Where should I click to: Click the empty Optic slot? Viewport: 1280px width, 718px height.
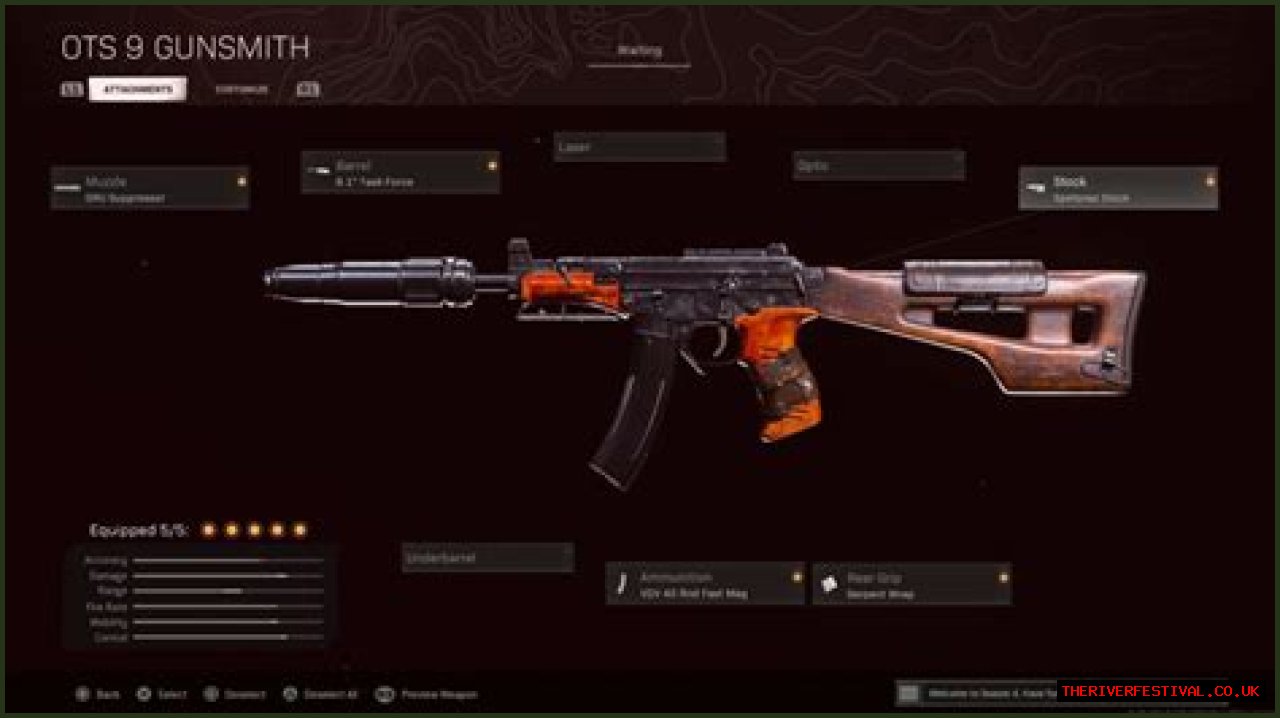tap(879, 165)
